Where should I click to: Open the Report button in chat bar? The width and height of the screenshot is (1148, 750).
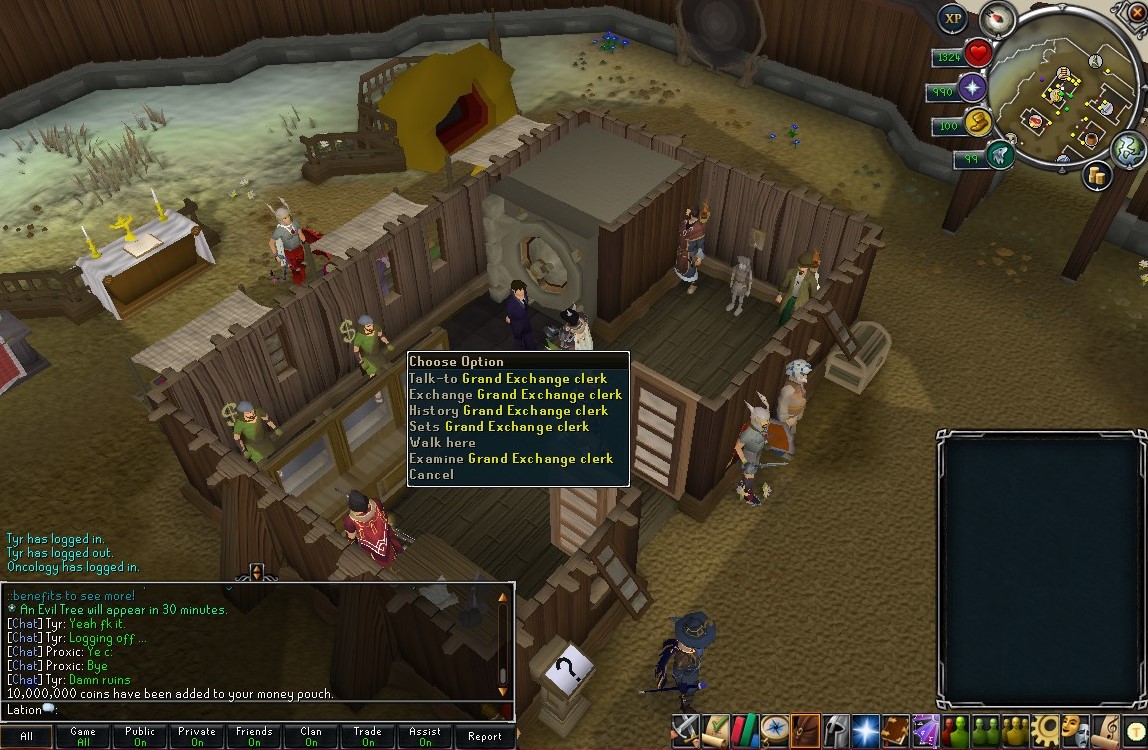[x=485, y=737]
